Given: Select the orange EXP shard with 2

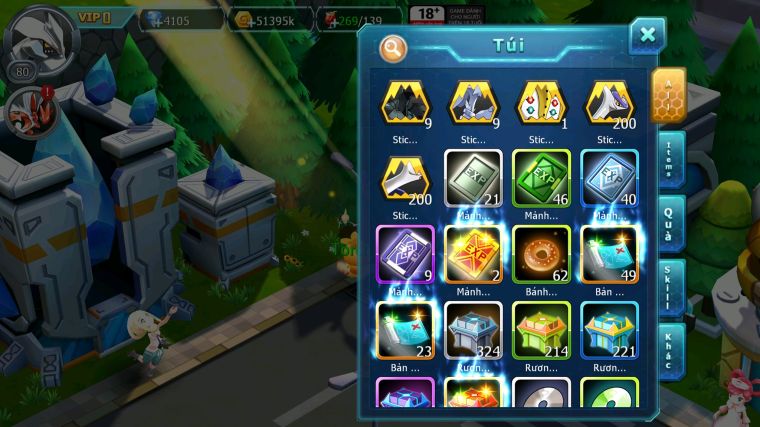Looking at the screenshot, I should [473, 254].
